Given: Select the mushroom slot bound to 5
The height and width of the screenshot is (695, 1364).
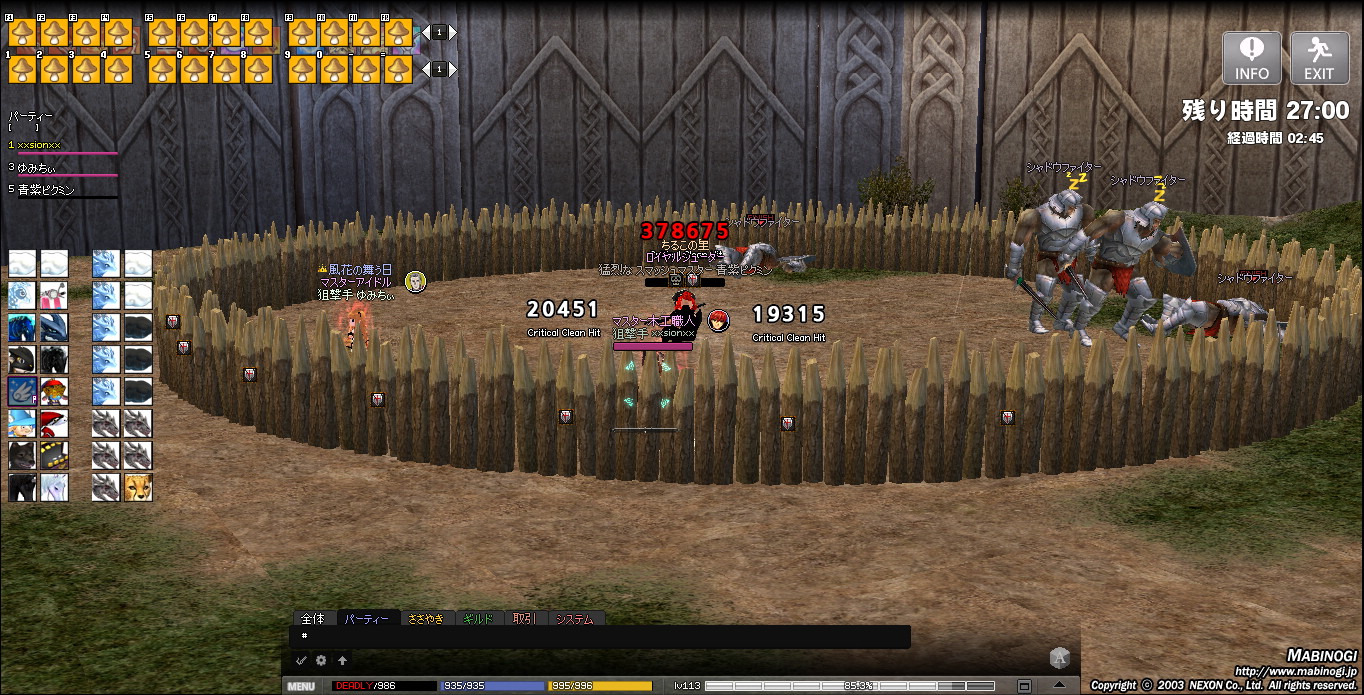Looking at the screenshot, I should coord(162,68).
